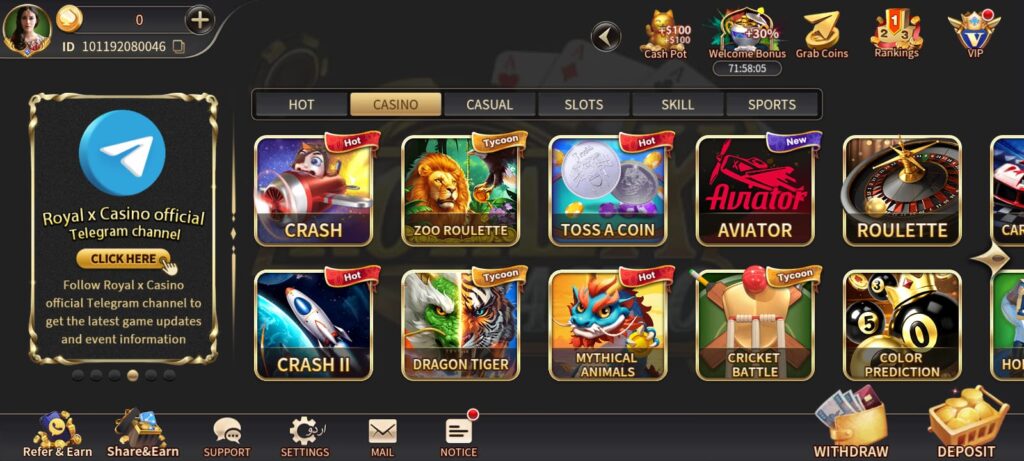Screen dimensions: 1024x461
Task: Click the gold plus button to add coins
Action: [200, 19]
